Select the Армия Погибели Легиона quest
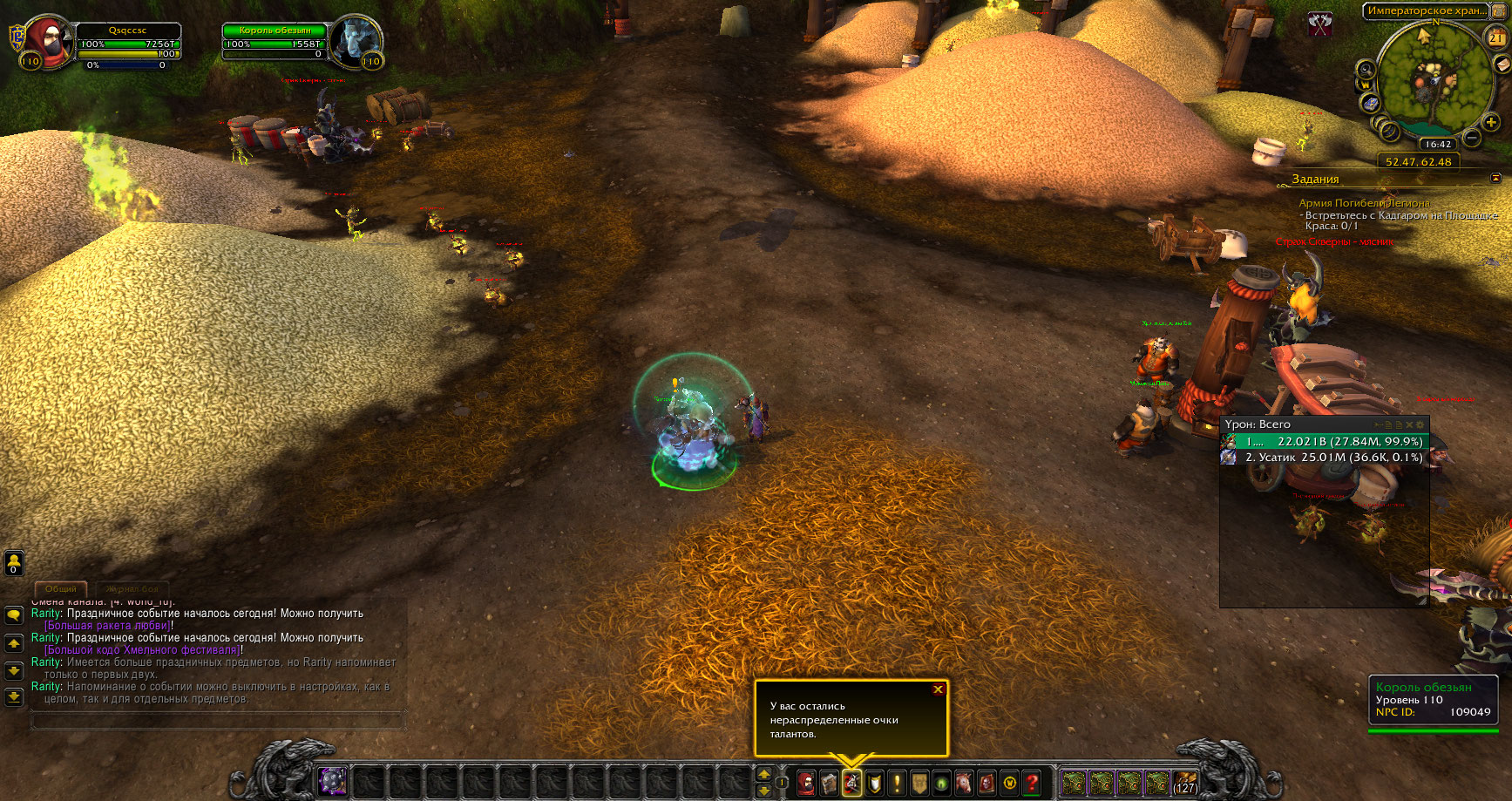The width and height of the screenshot is (1512, 801). 1364,203
